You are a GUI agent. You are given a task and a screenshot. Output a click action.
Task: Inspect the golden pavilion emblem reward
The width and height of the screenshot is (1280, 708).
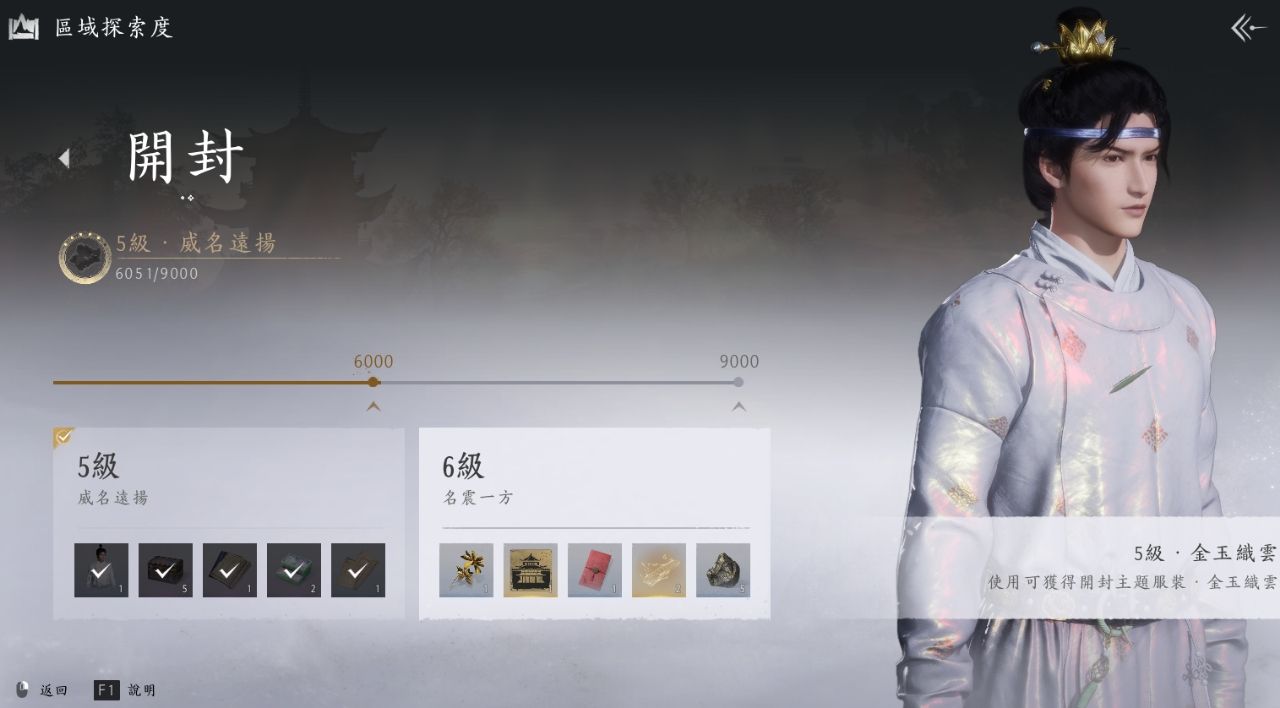[530, 570]
